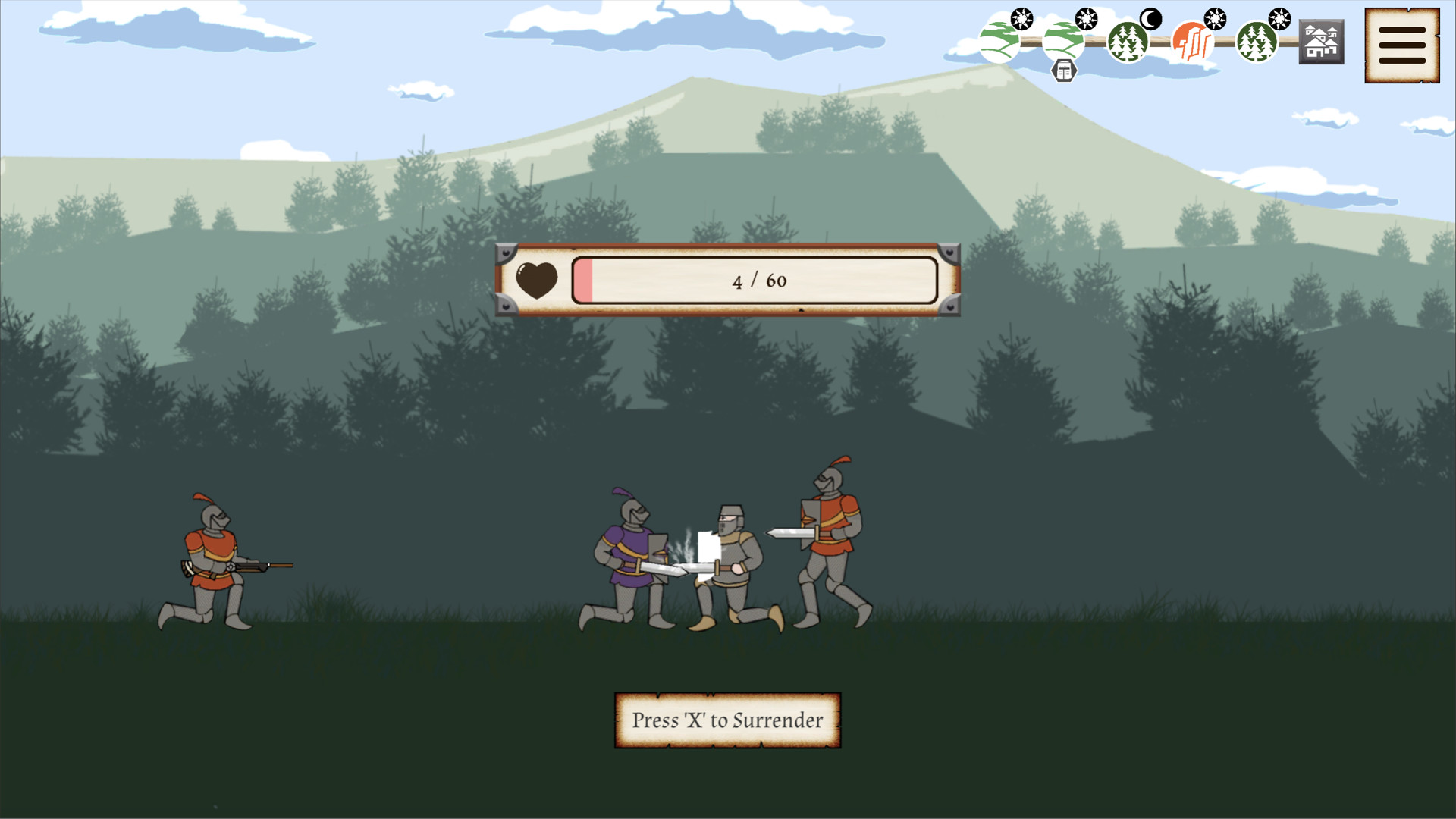Click the knight helmet progress marker
1456x819 pixels.
1064,71
